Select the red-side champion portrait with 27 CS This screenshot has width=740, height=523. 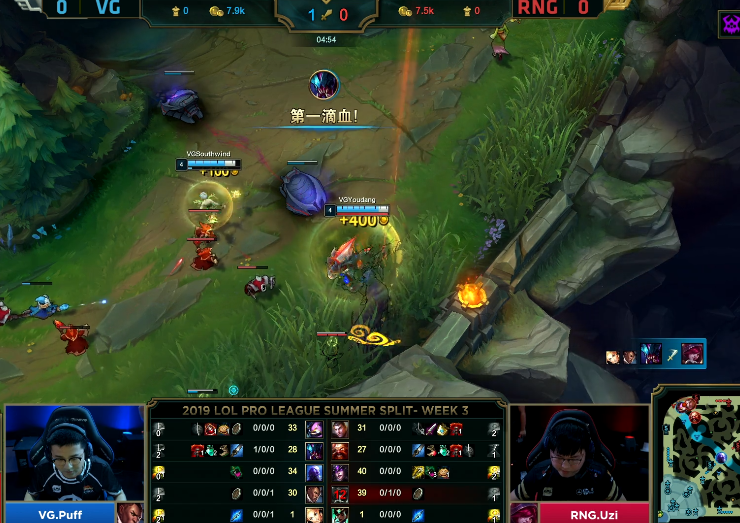[340, 450]
